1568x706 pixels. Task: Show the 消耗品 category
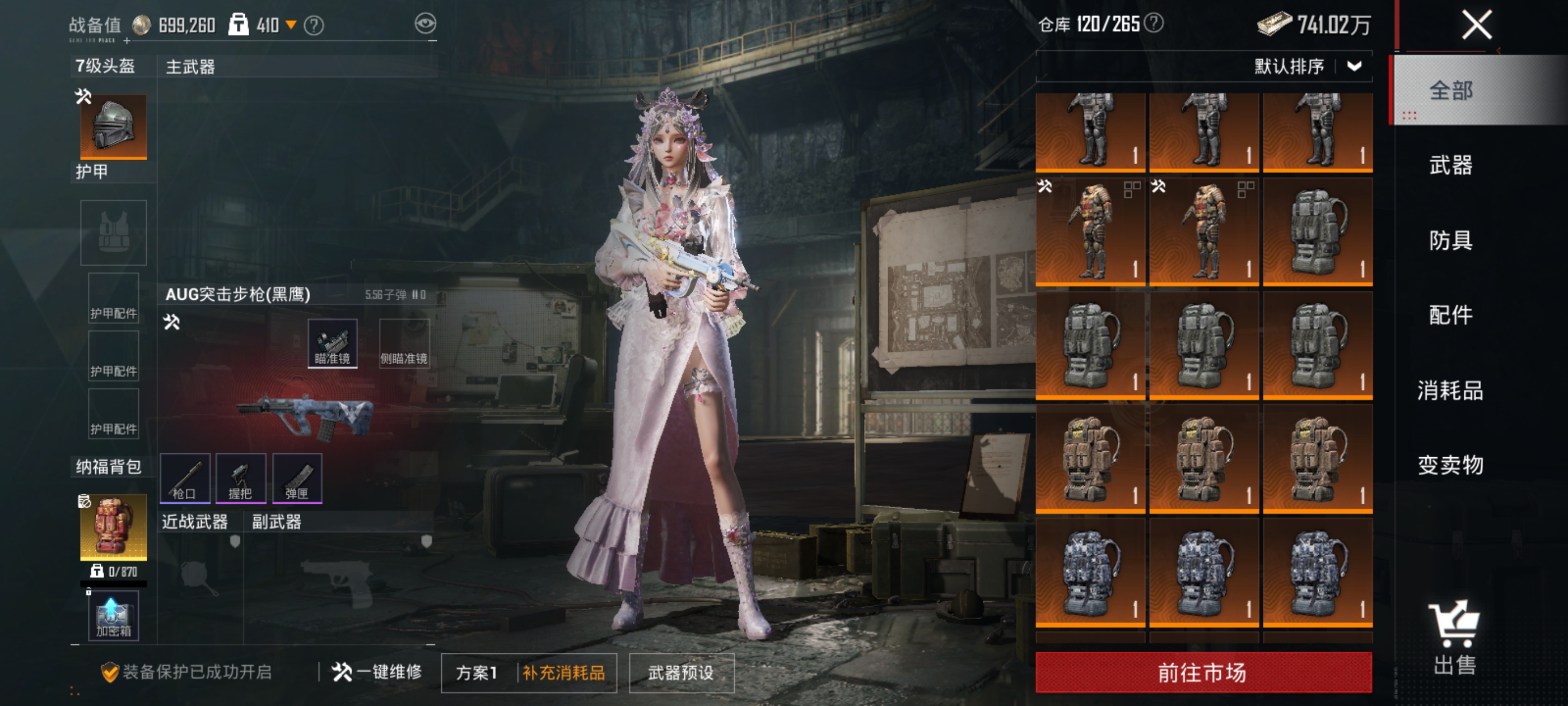coord(1450,391)
